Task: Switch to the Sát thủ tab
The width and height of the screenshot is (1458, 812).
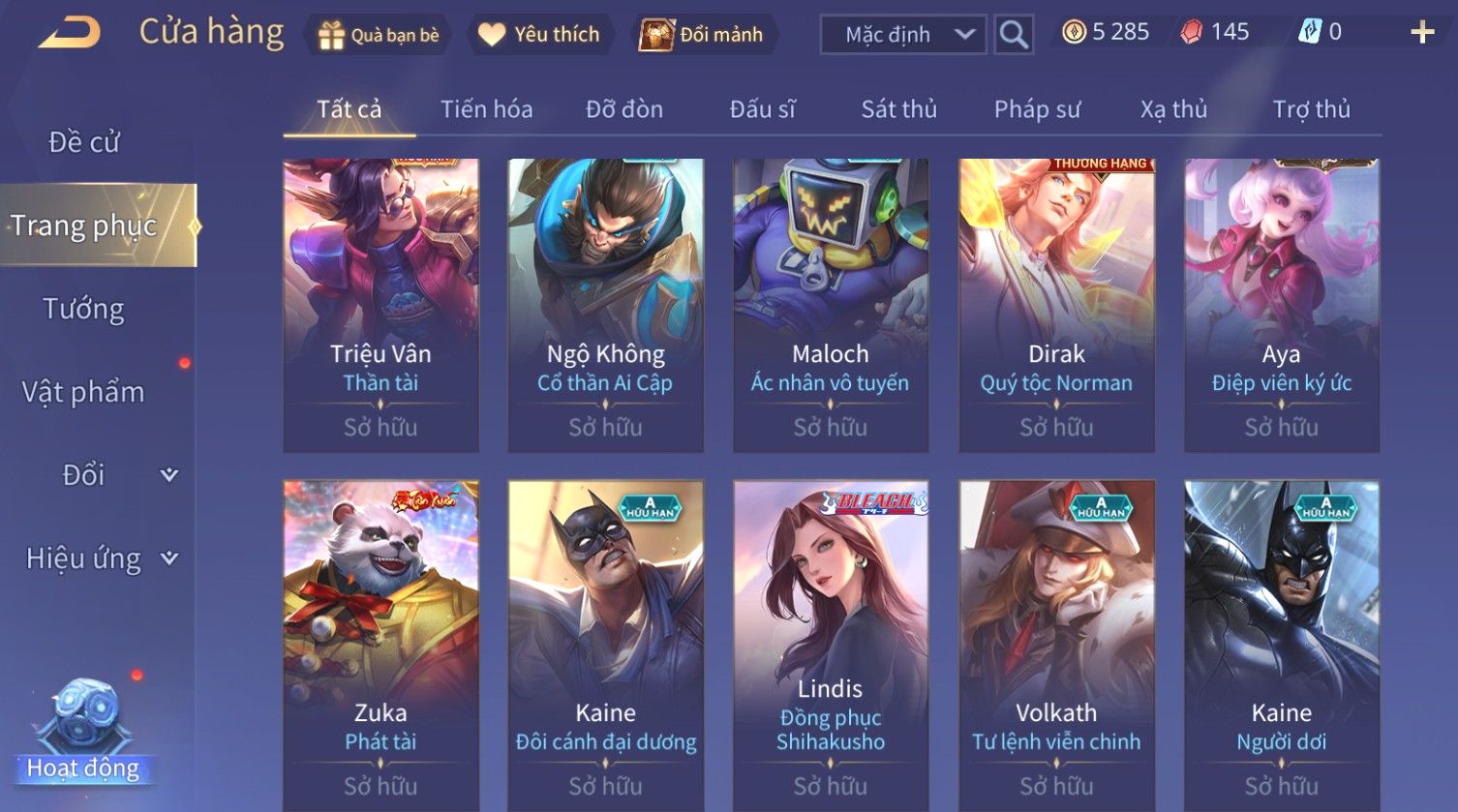Action: [898, 109]
